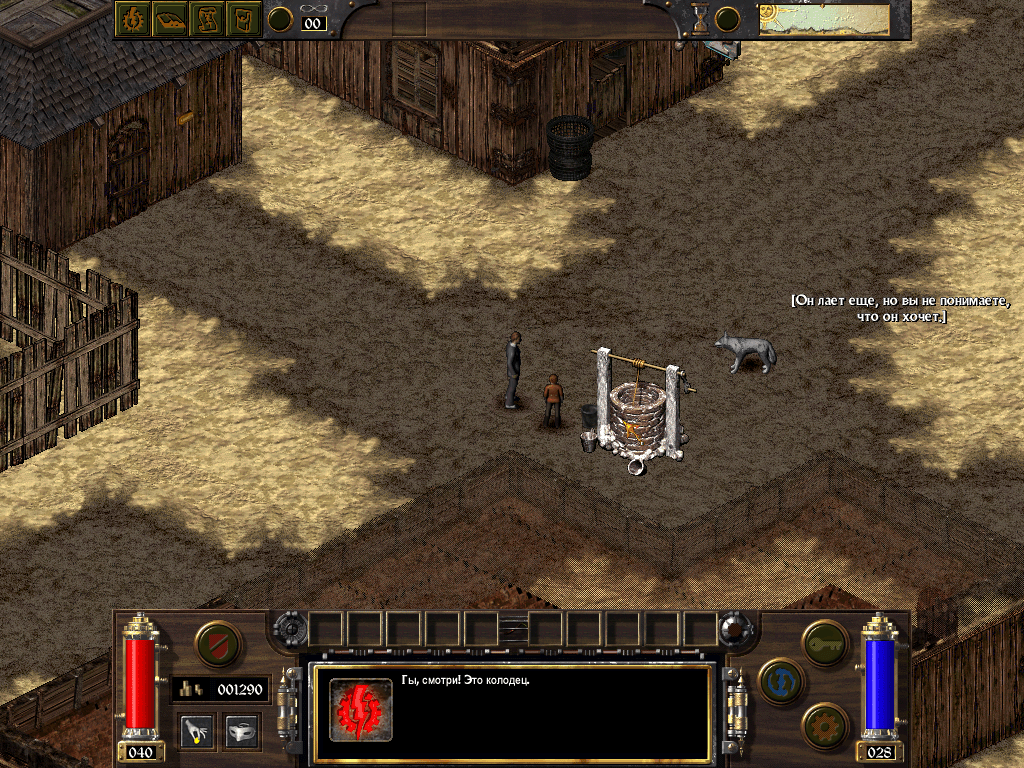The image size is (1024, 768).
Task: Click the sun day-night time strip
Action: (x=824, y=19)
